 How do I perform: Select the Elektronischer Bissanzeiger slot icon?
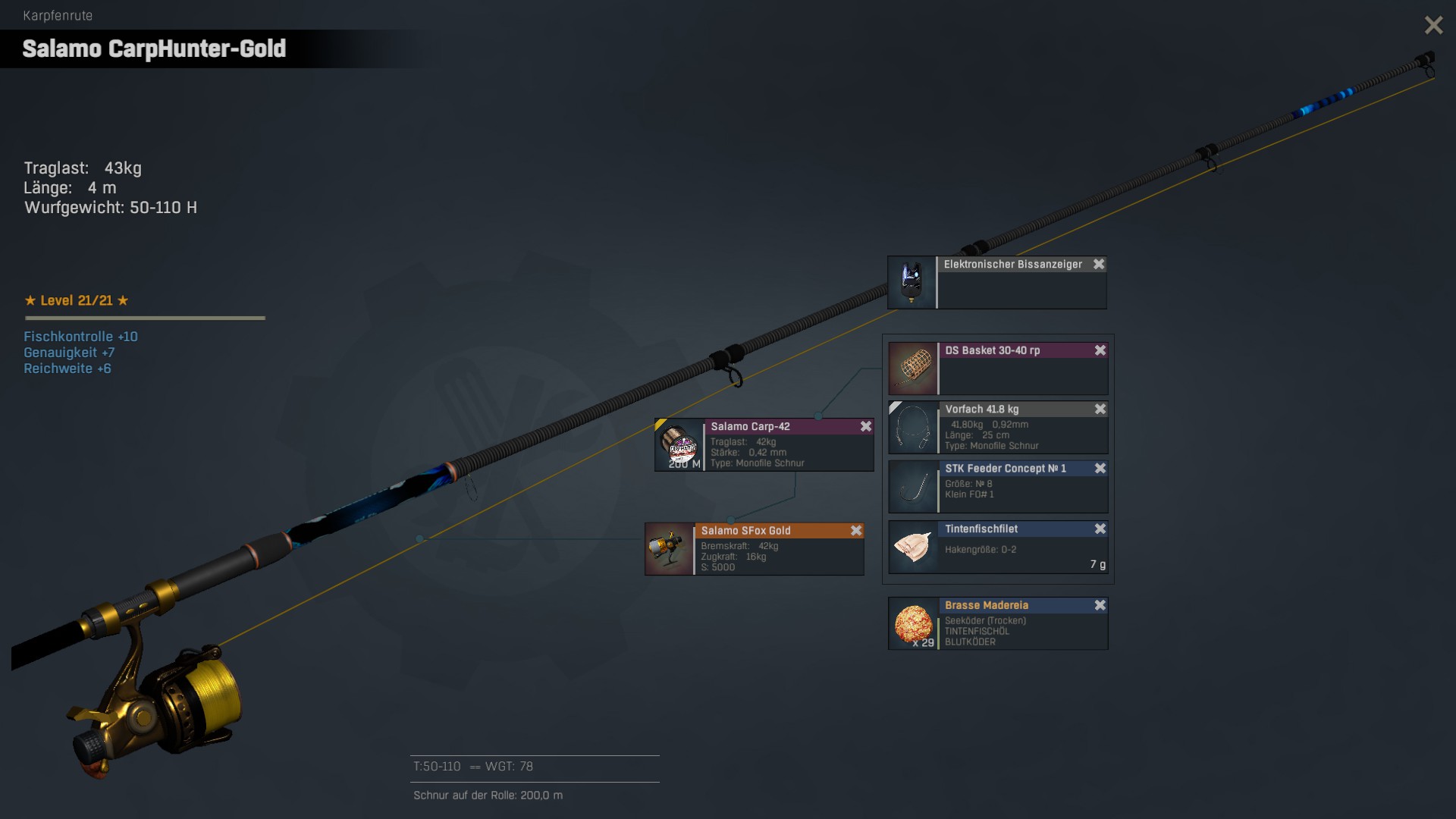pyautogui.click(x=912, y=283)
